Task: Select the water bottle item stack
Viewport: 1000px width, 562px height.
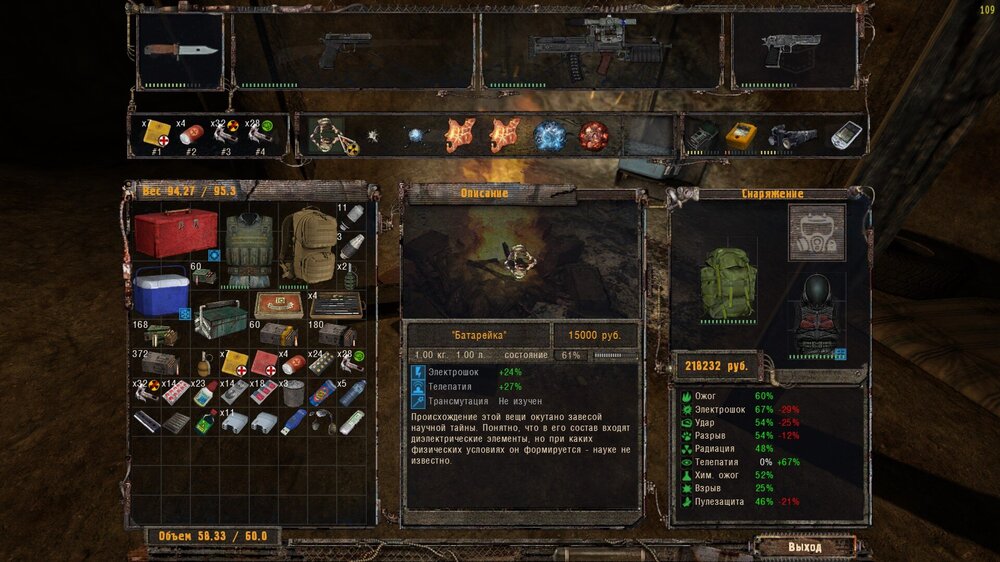Action: pos(353,392)
